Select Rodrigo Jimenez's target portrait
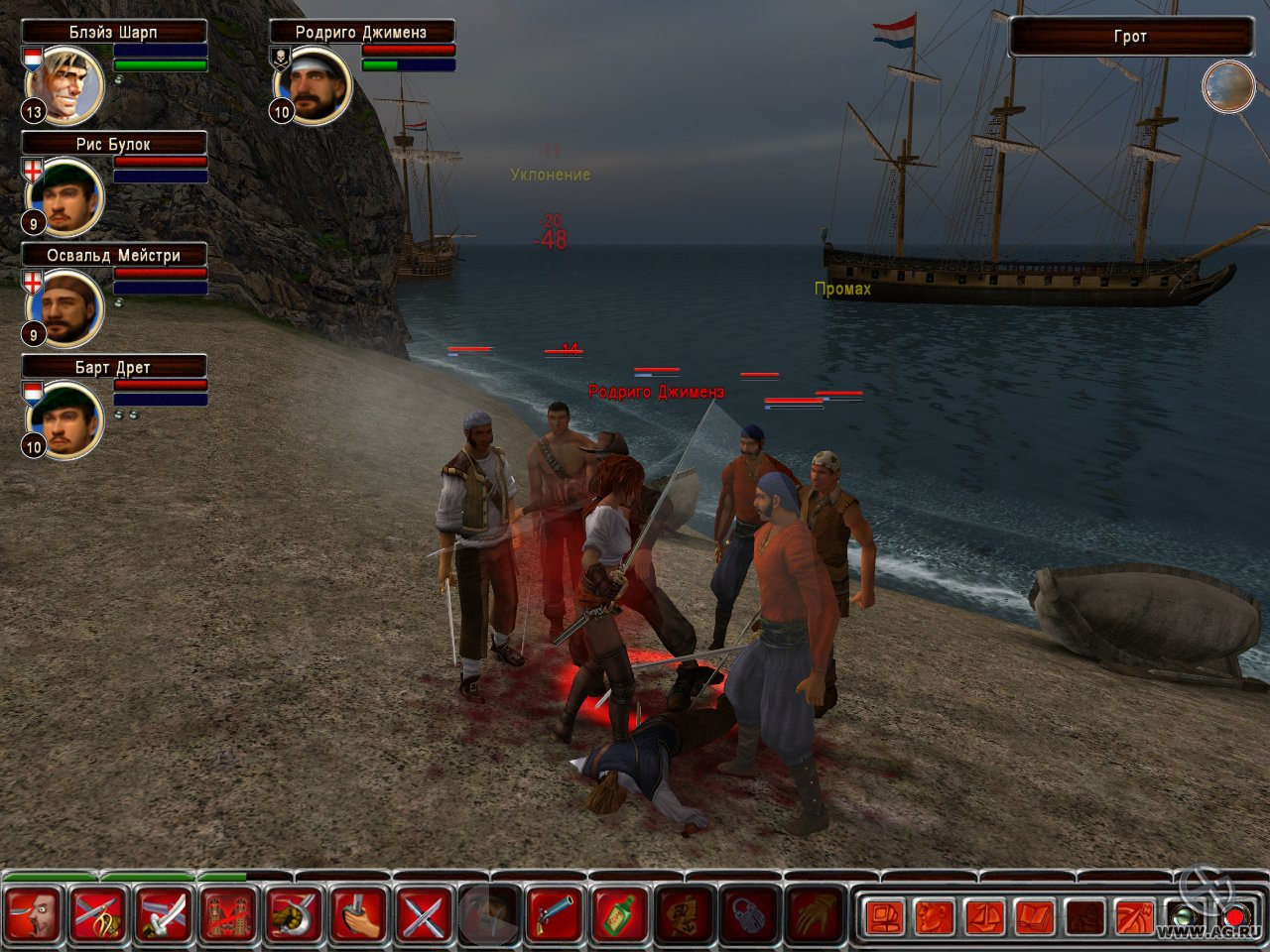1270x952 pixels. coord(317,85)
